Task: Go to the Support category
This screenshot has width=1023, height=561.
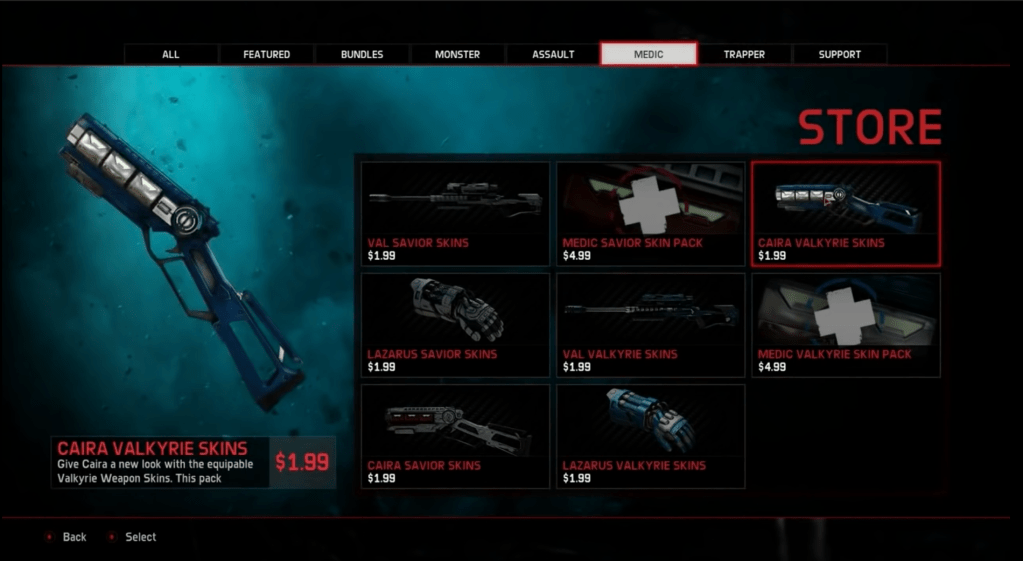Action: 839,54
